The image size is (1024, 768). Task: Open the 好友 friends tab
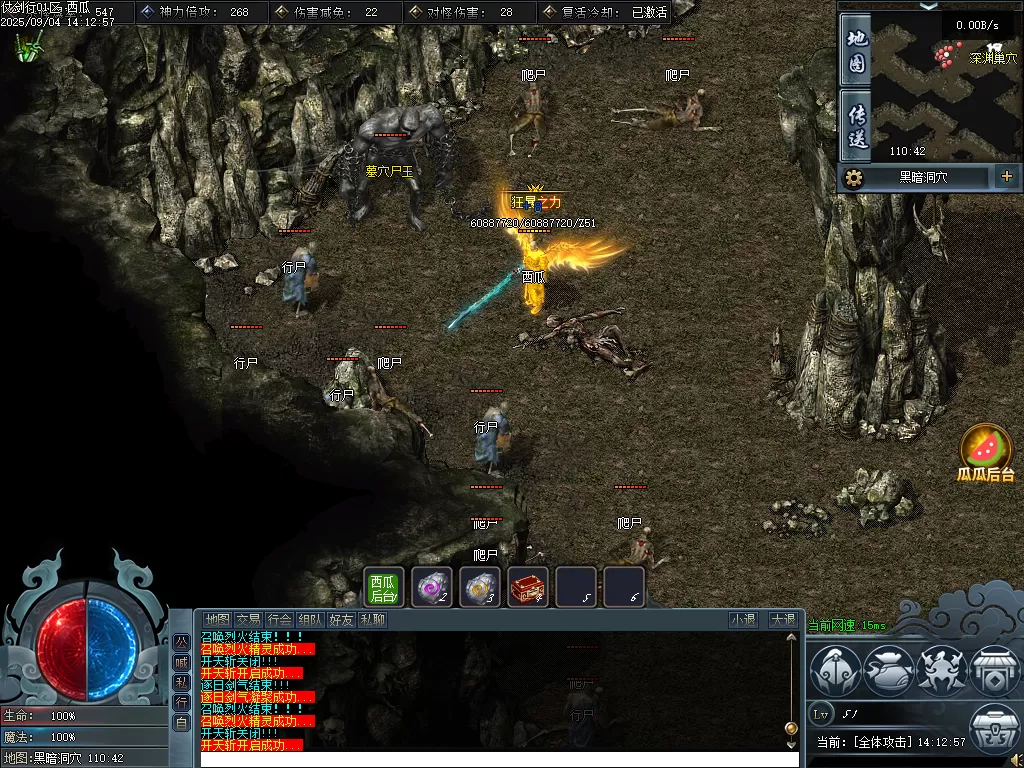(x=342, y=620)
